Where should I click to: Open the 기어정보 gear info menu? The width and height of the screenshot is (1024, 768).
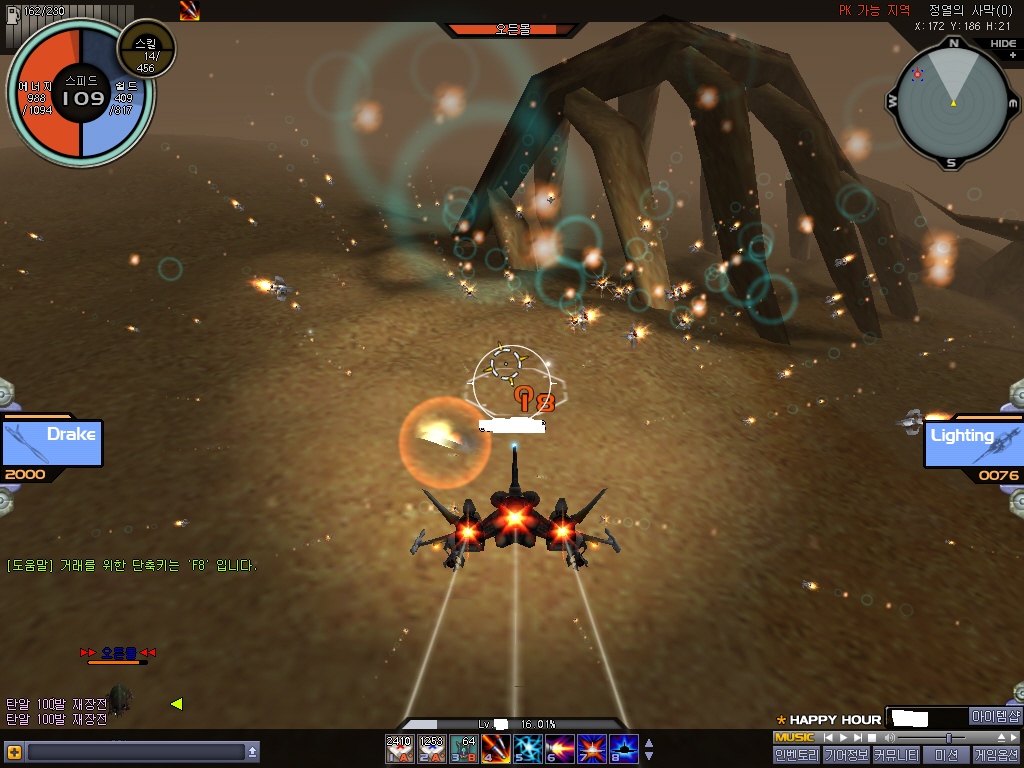[x=846, y=756]
